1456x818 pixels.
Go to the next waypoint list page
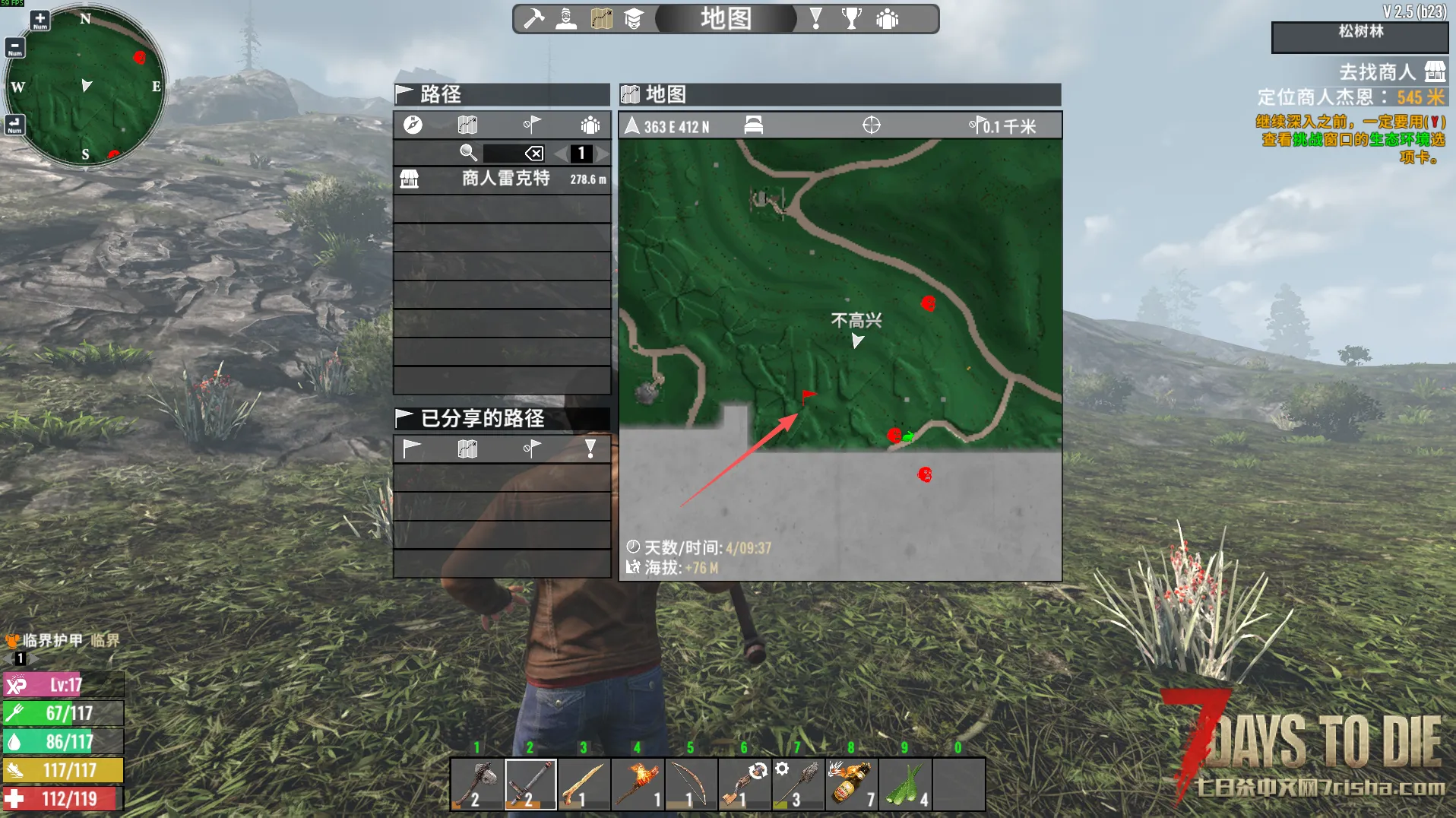pyautogui.click(x=603, y=154)
